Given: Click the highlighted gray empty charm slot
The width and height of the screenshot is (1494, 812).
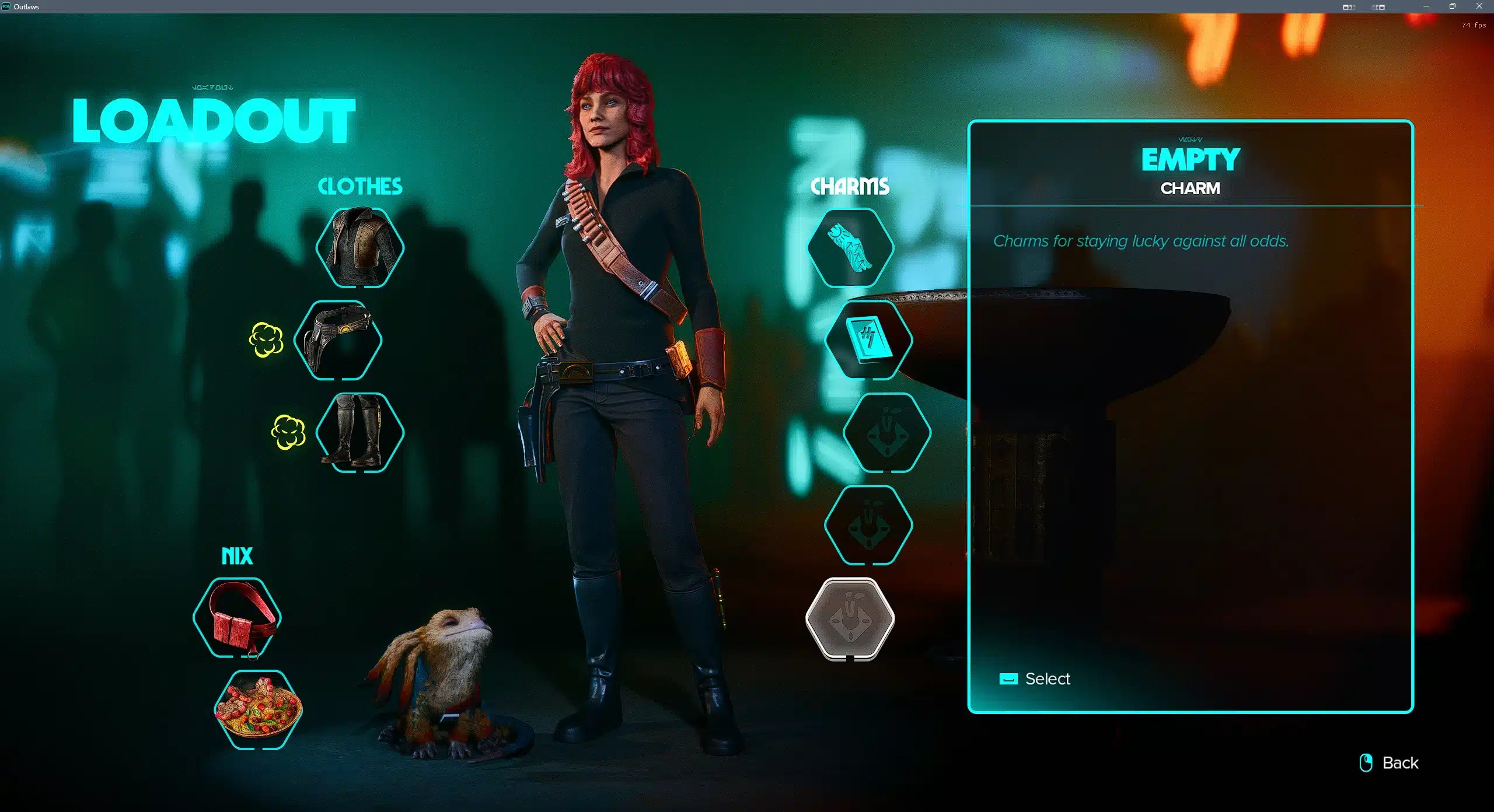Looking at the screenshot, I should pyautogui.click(x=850, y=618).
